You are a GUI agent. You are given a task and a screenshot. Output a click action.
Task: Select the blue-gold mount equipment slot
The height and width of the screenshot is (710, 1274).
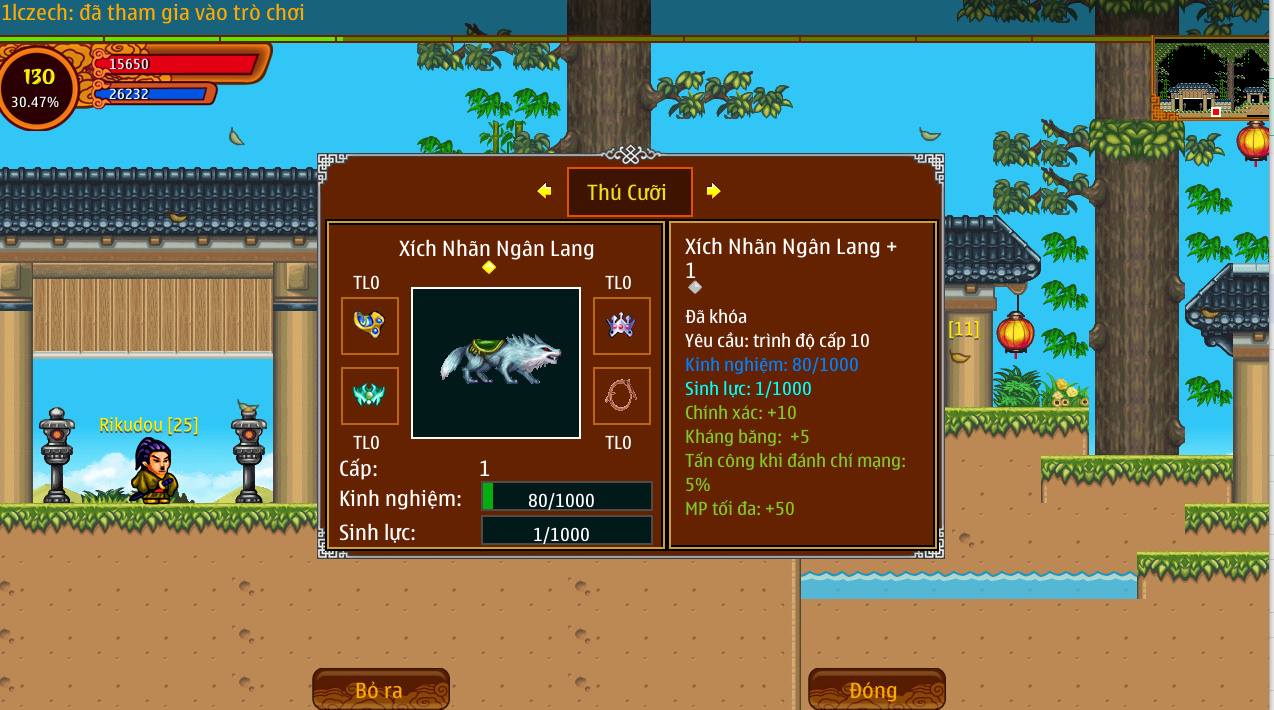tap(369, 326)
